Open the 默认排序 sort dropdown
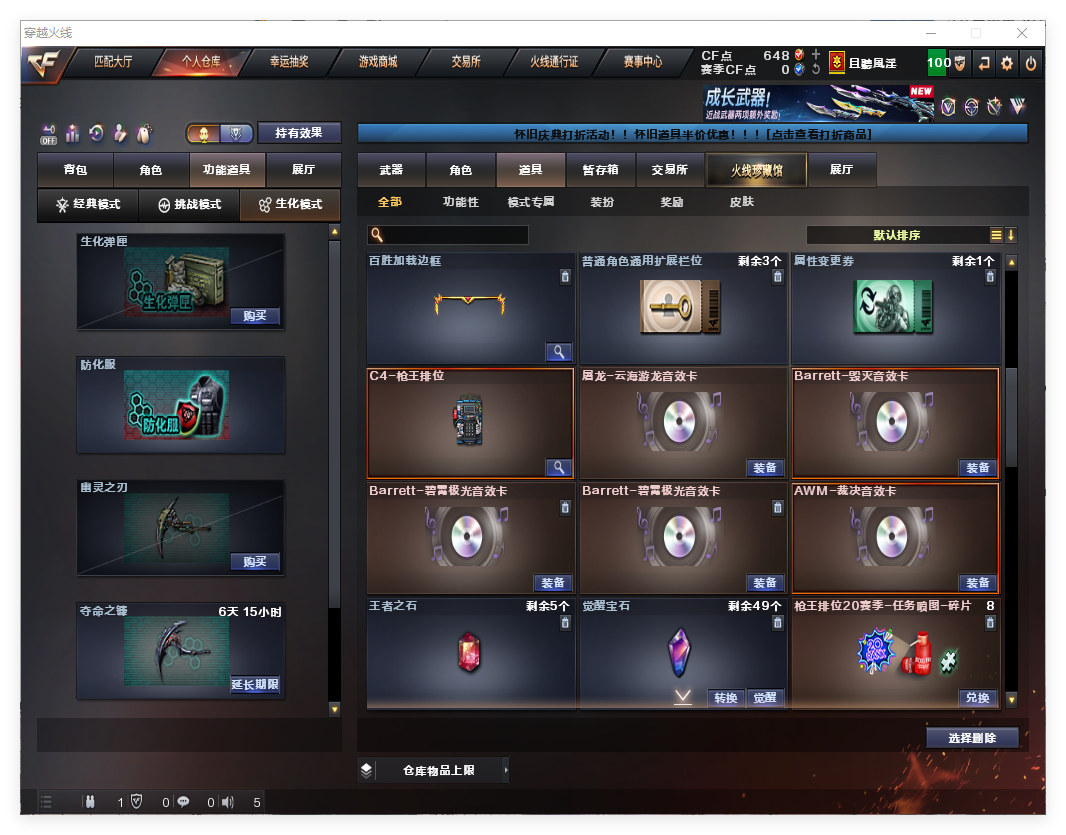 pos(897,235)
